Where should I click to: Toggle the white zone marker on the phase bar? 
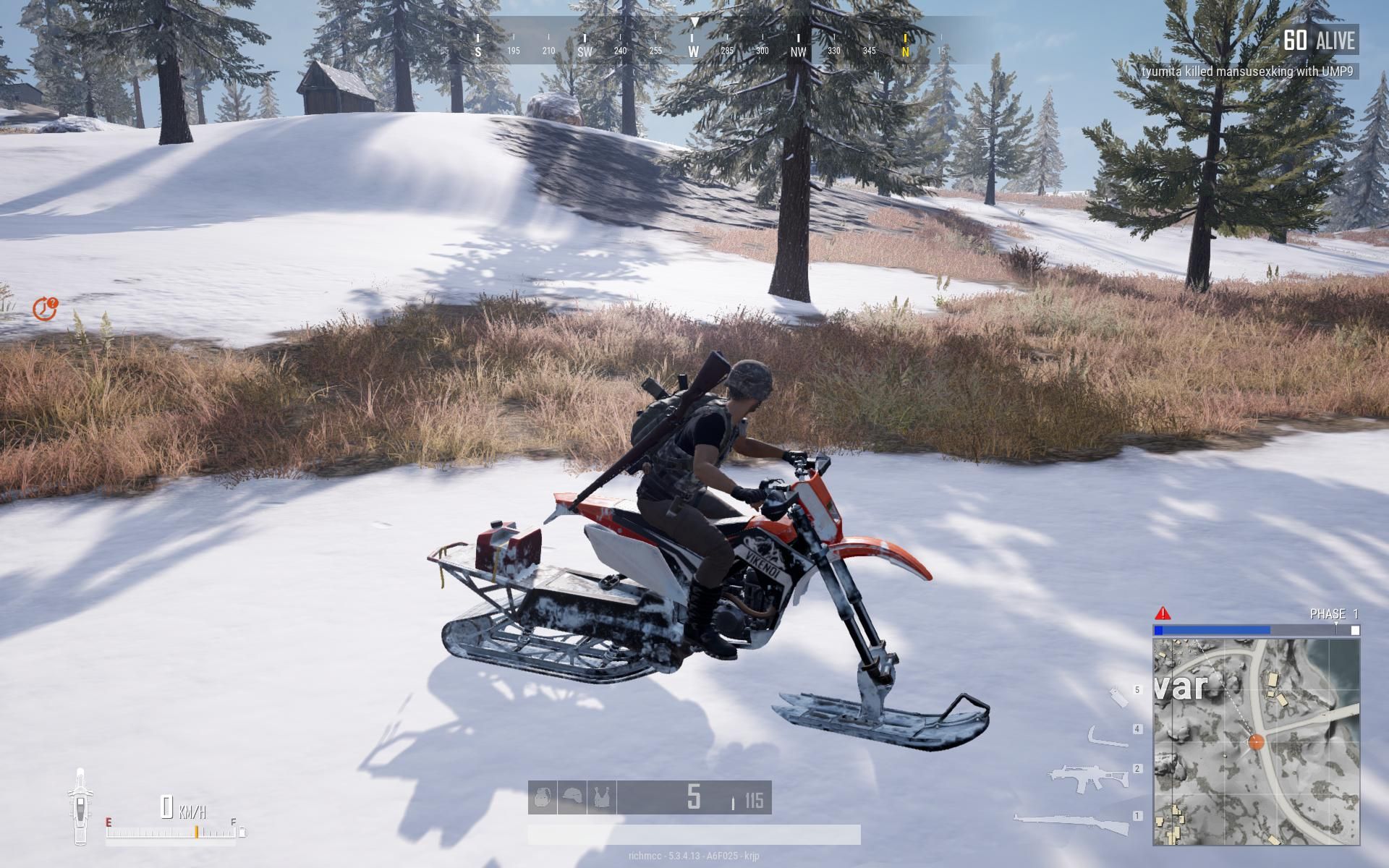1354,630
